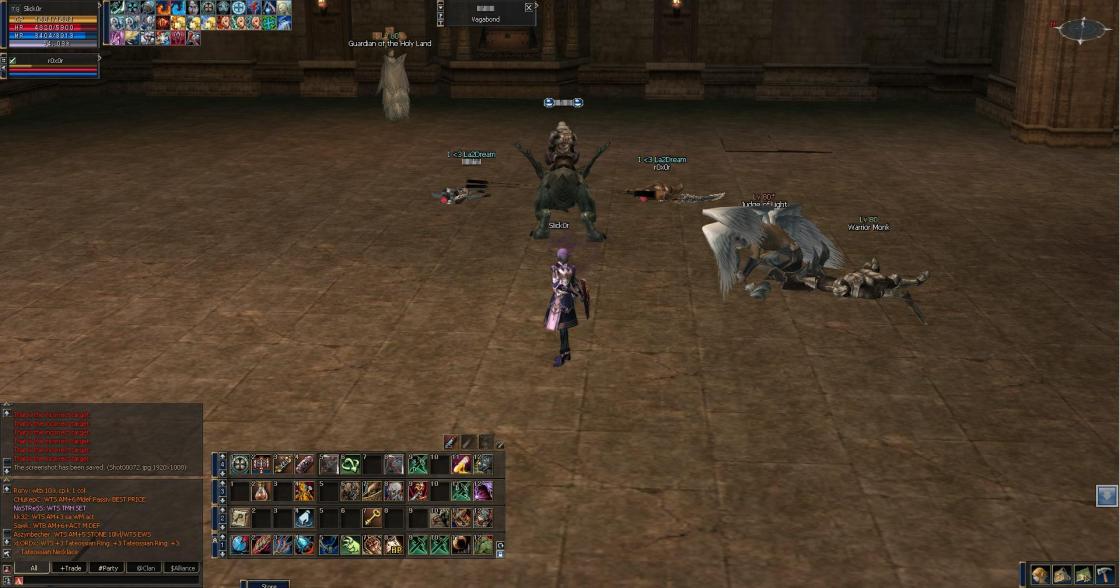The height and width of the screenshot is (588, 1120).
Task: Use the red potion flask slot
Action: point(261,491)
